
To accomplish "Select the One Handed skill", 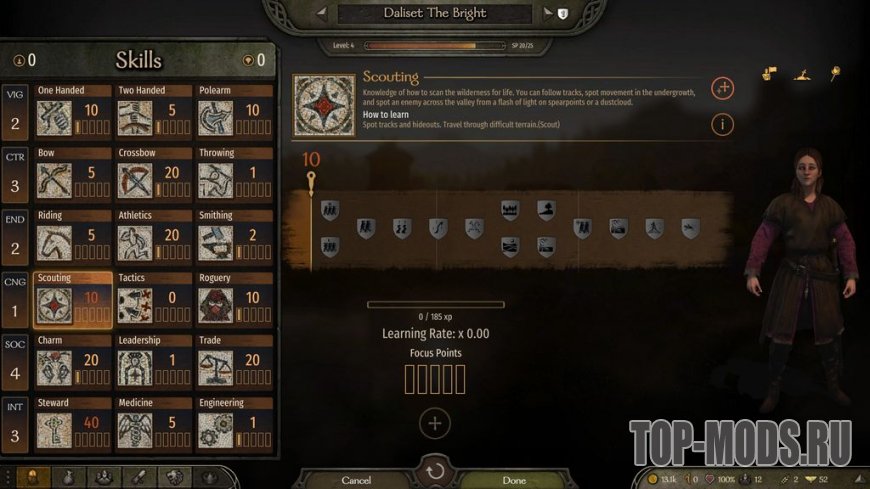I will pyautogui.click(x=72, y=112).
